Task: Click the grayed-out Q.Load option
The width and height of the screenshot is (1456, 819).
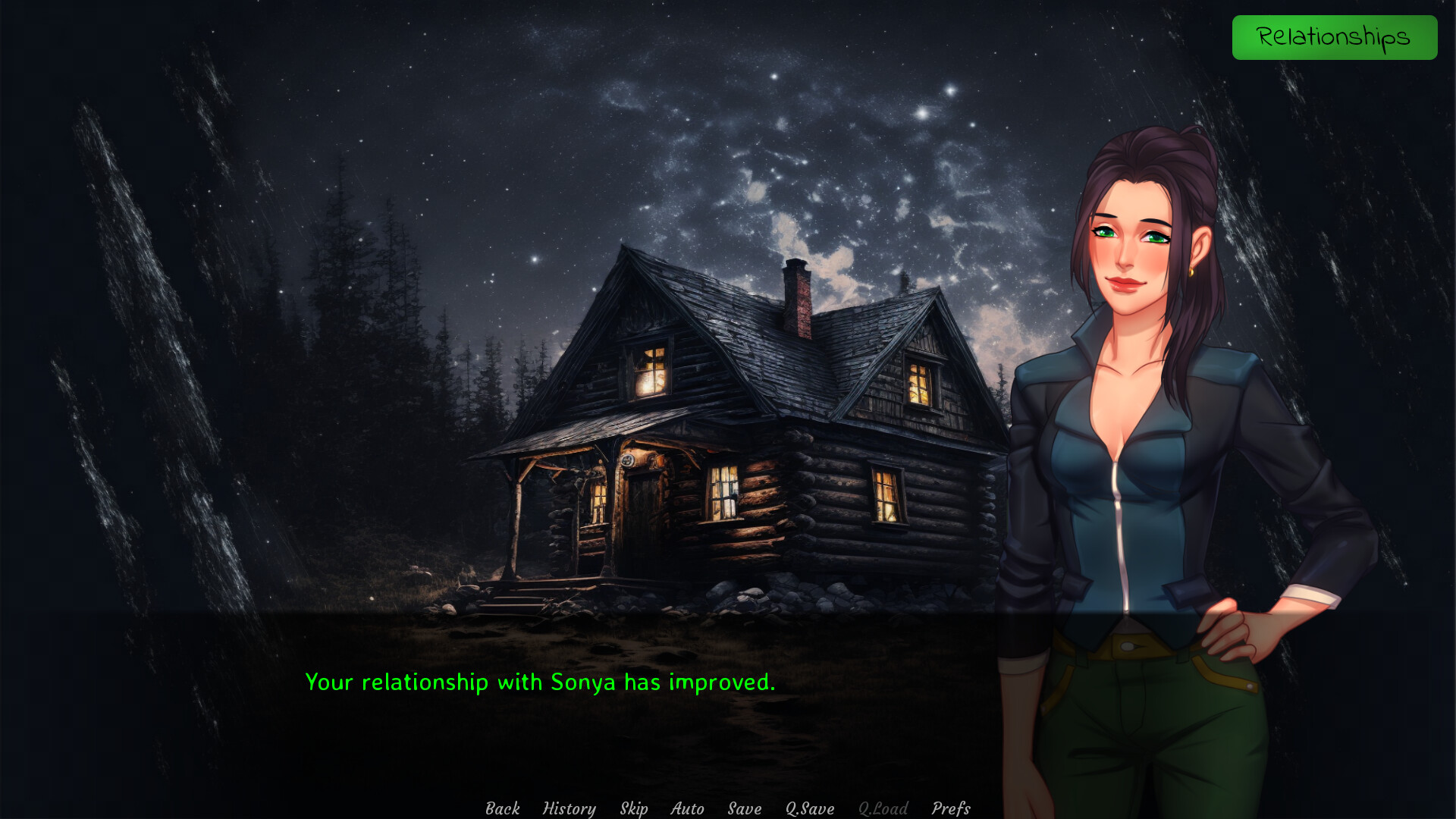Action: click(x=882, y=808)
